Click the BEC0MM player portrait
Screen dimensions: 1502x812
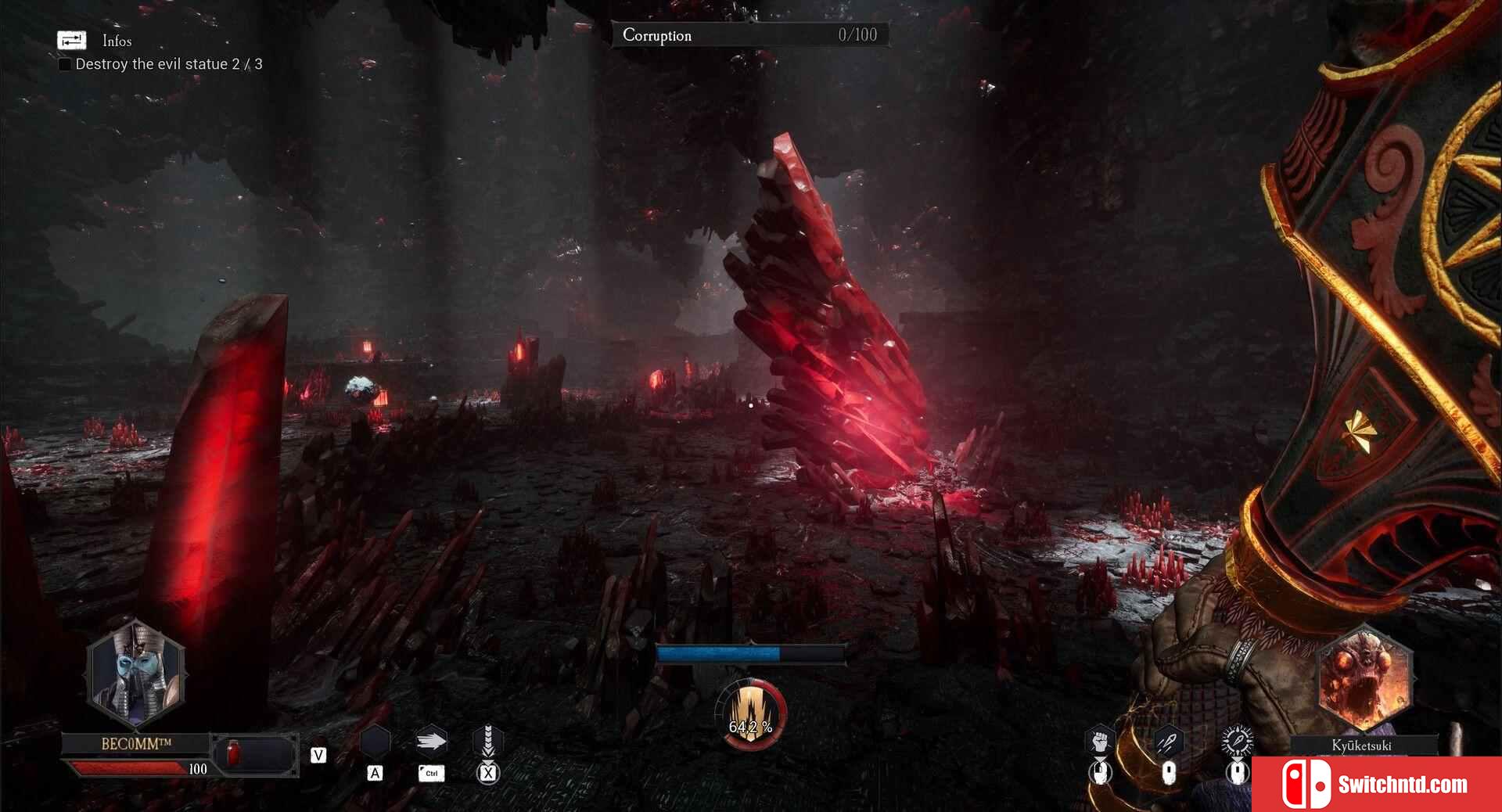click(136, 673)
